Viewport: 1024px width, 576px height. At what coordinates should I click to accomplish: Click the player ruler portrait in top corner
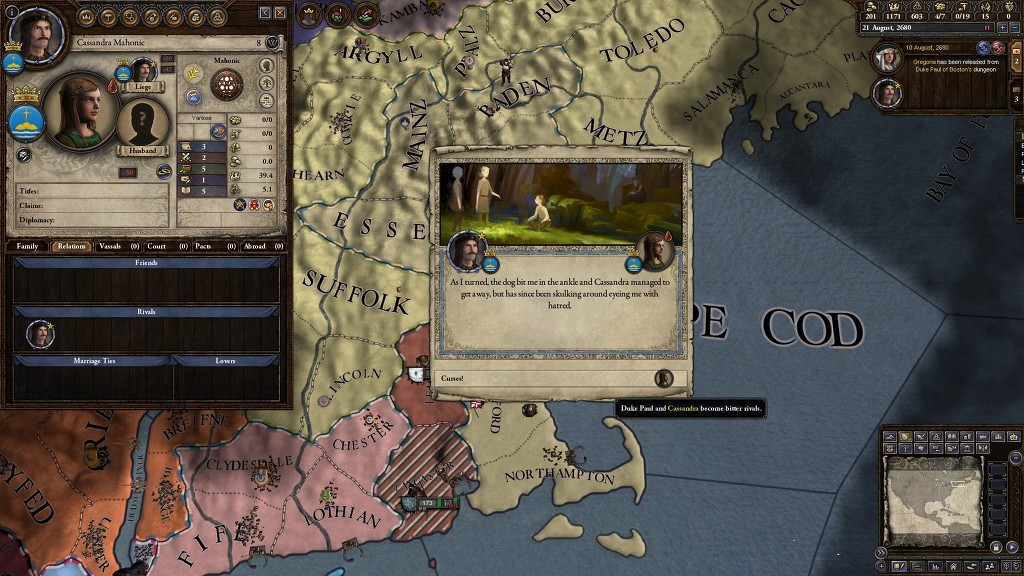tap(35, 37)
